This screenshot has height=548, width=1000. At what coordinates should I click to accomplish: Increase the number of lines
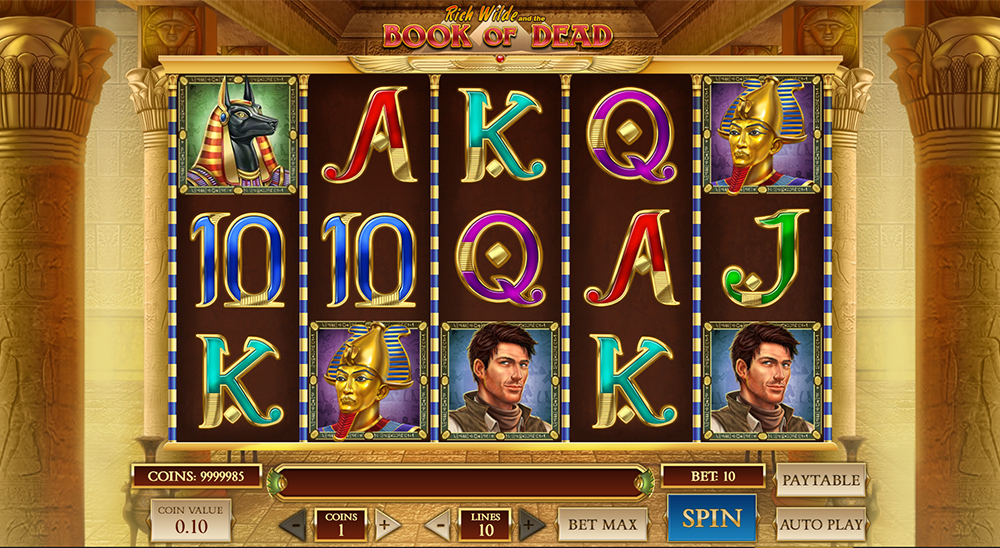[x=532, y=524]
